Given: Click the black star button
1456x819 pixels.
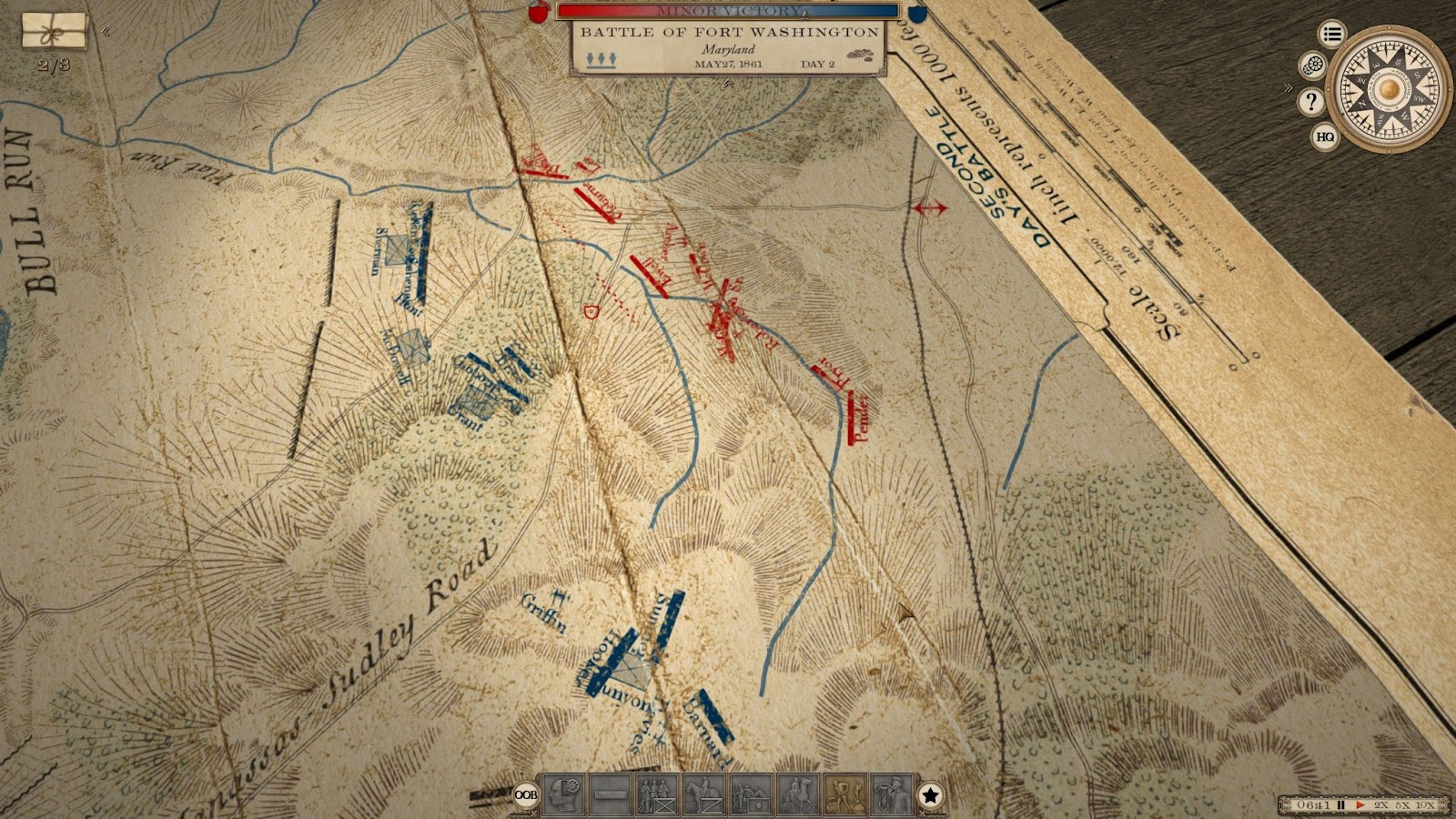Looking at the screenshot, I should 930,795.
